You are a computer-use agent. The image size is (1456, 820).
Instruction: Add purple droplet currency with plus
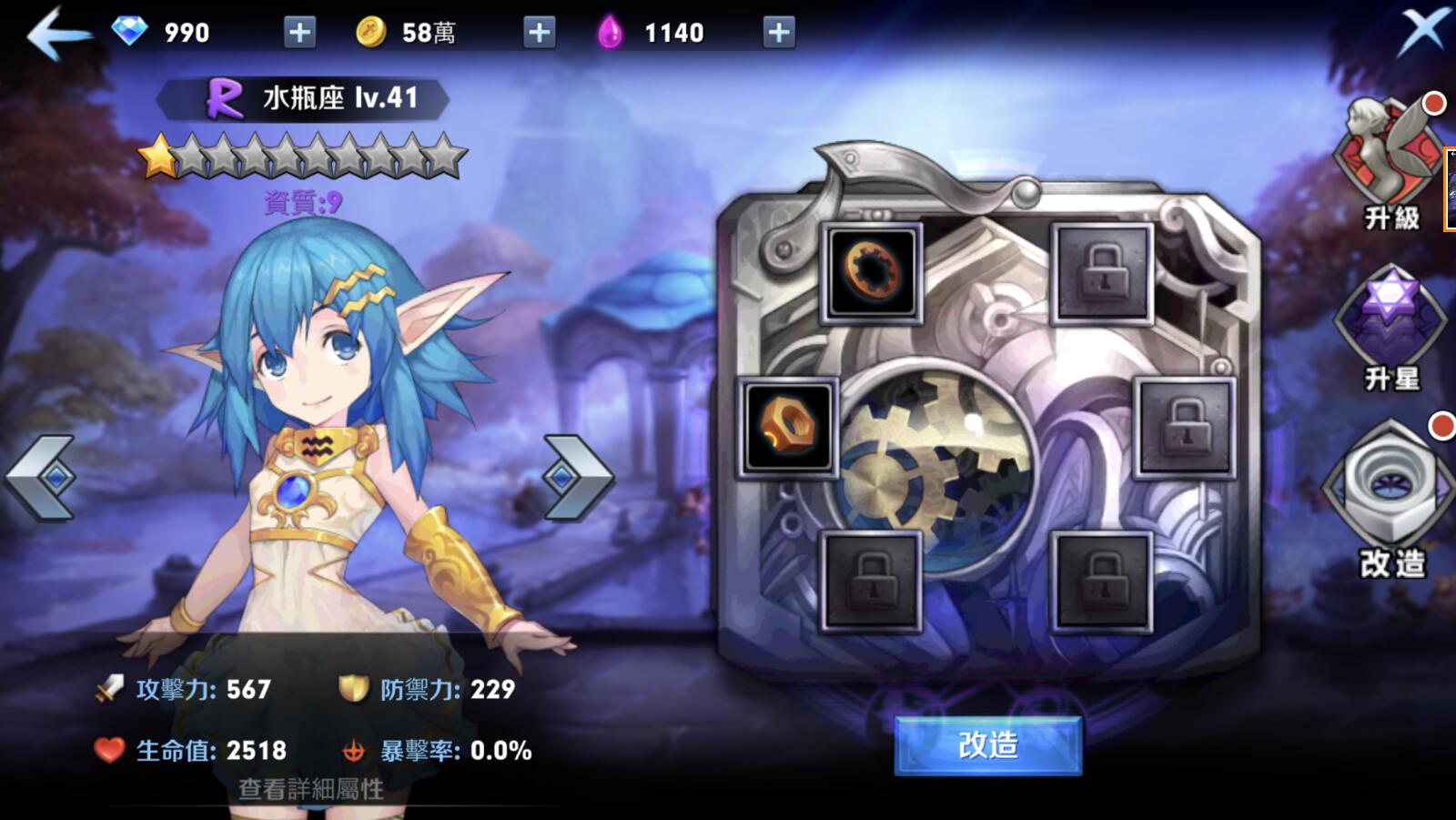[778, 33]
